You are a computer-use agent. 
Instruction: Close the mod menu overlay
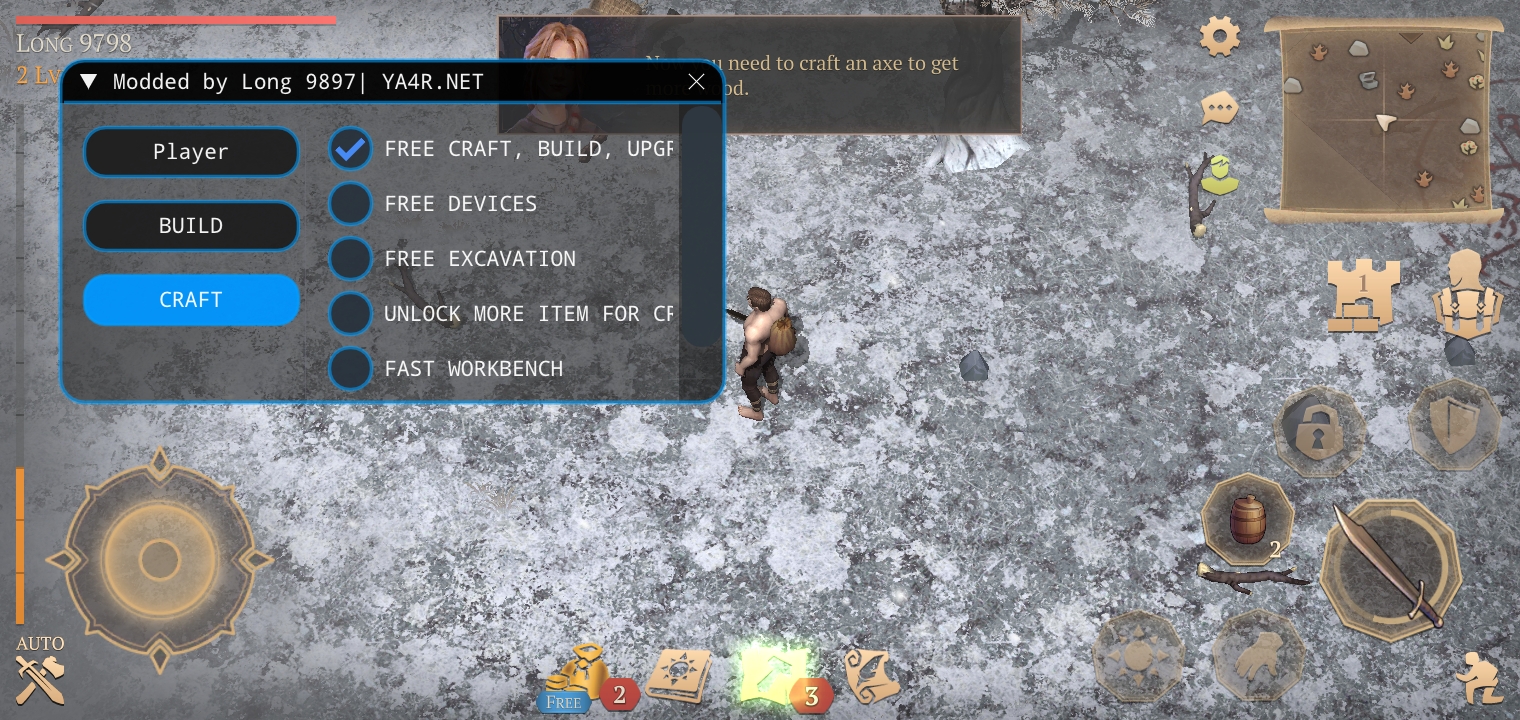click(x=697, y=82)
